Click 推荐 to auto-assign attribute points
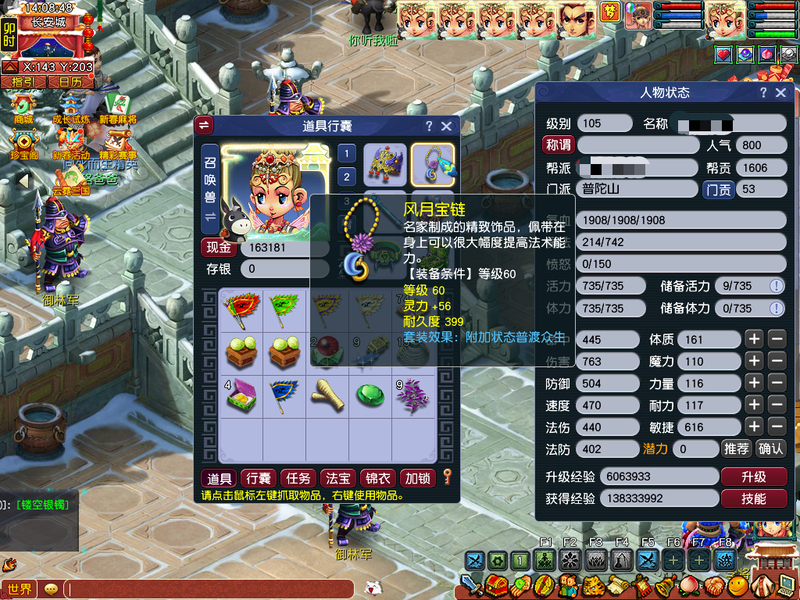The width and height of the screenshot is (800, 600). 736,449
